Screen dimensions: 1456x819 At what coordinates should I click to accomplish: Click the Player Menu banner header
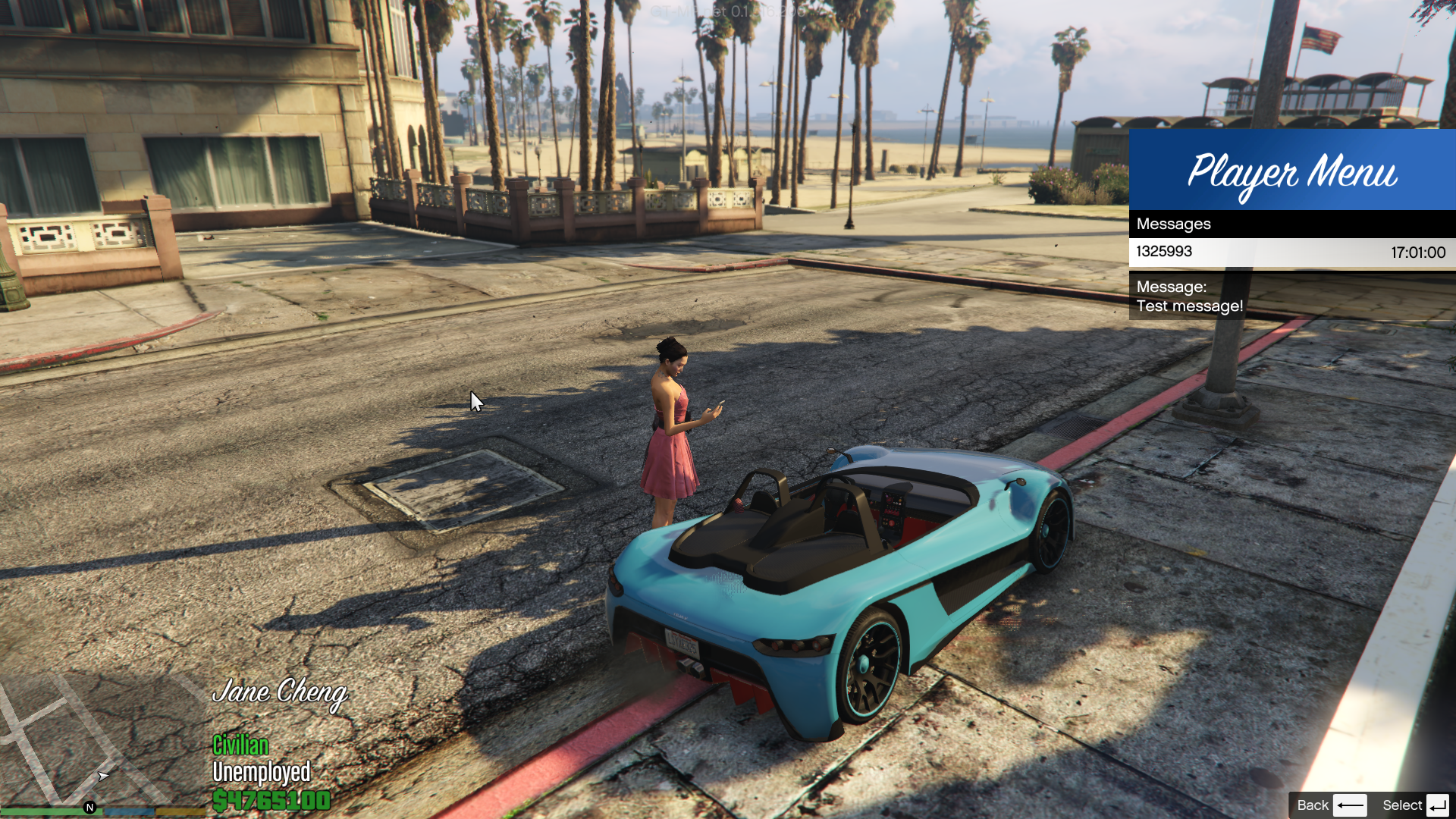[1291, 170]
